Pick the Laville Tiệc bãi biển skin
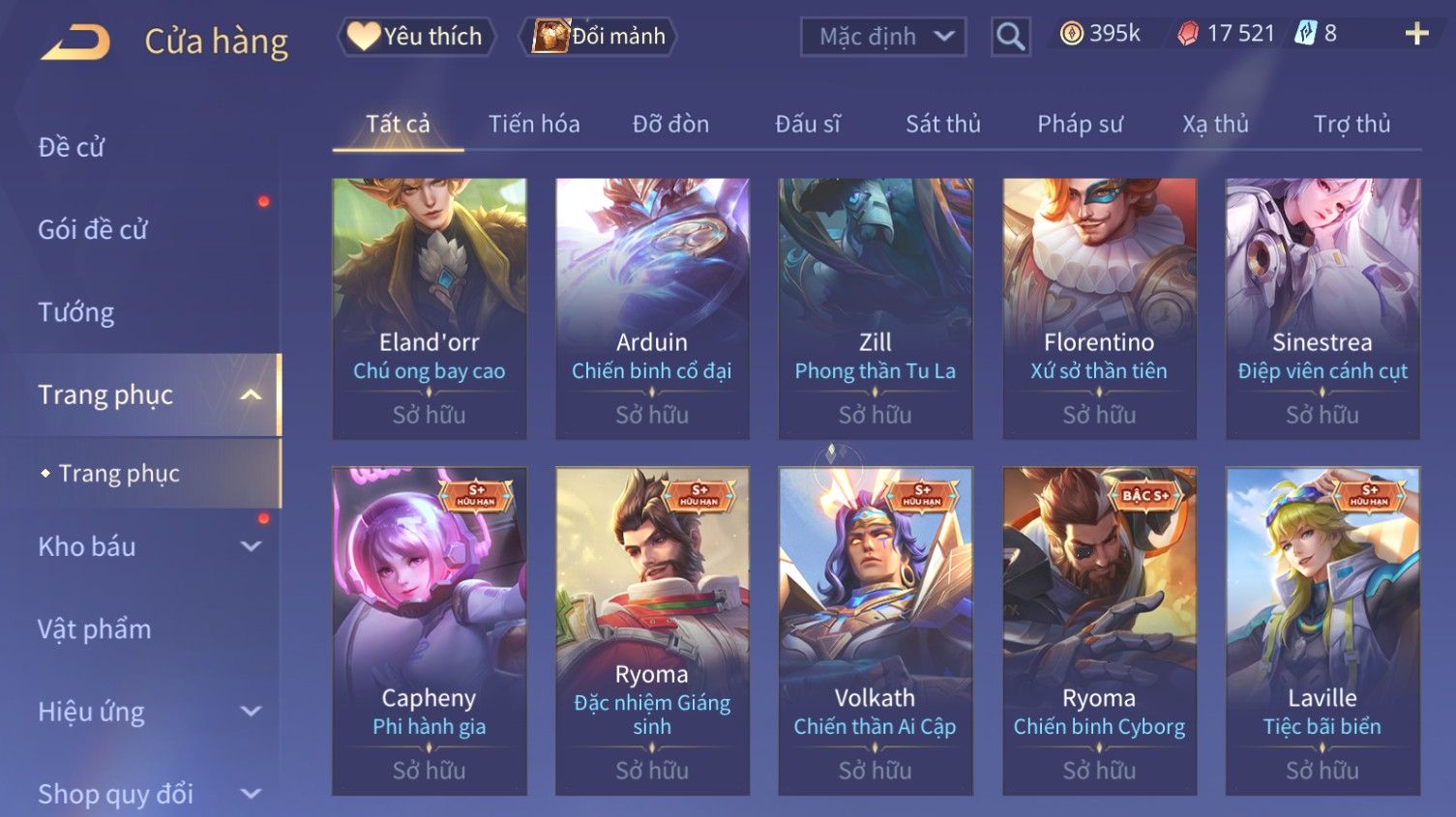 point(1322,628)
